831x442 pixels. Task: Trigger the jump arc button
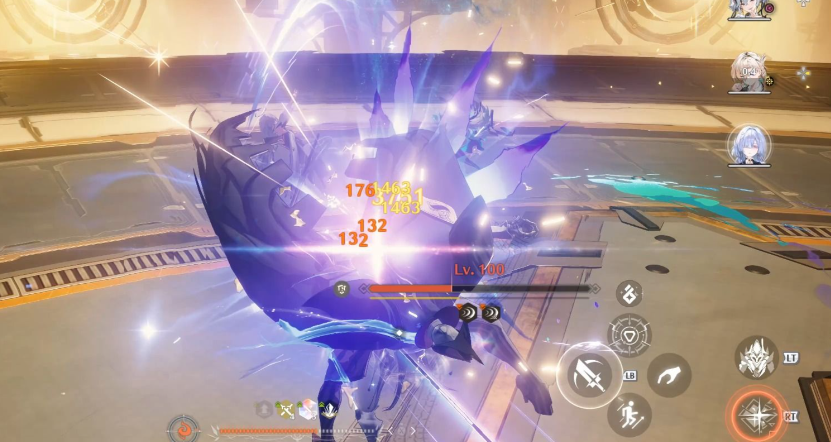669,376
